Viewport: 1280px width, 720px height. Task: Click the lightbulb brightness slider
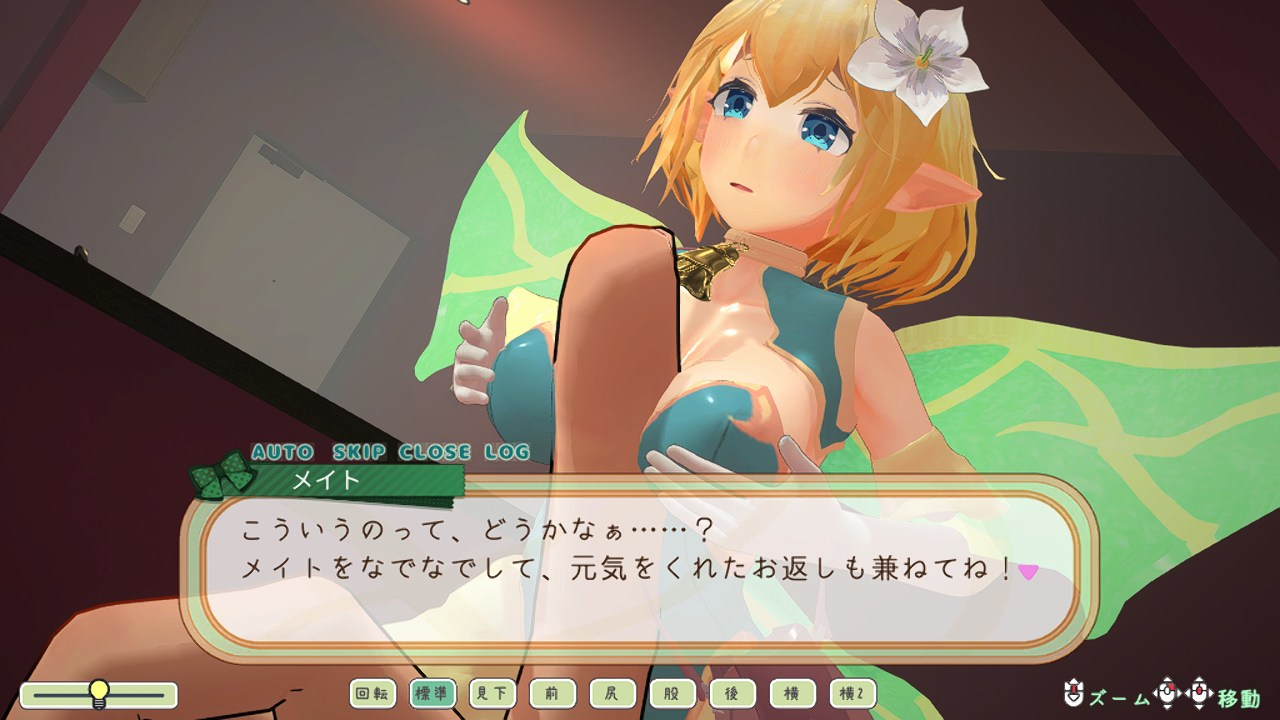98,693
